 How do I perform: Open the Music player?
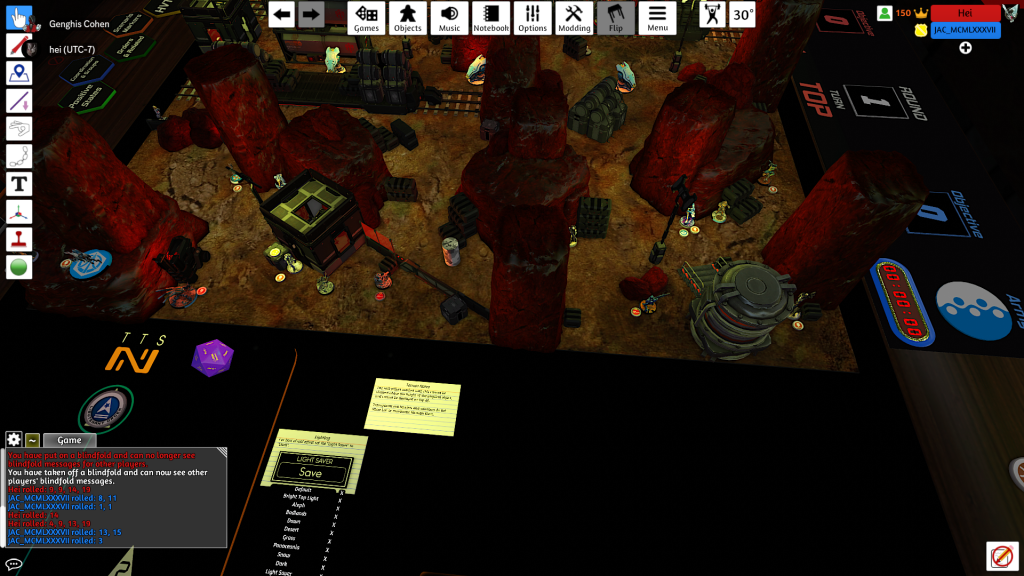click(x=450, y=17)
